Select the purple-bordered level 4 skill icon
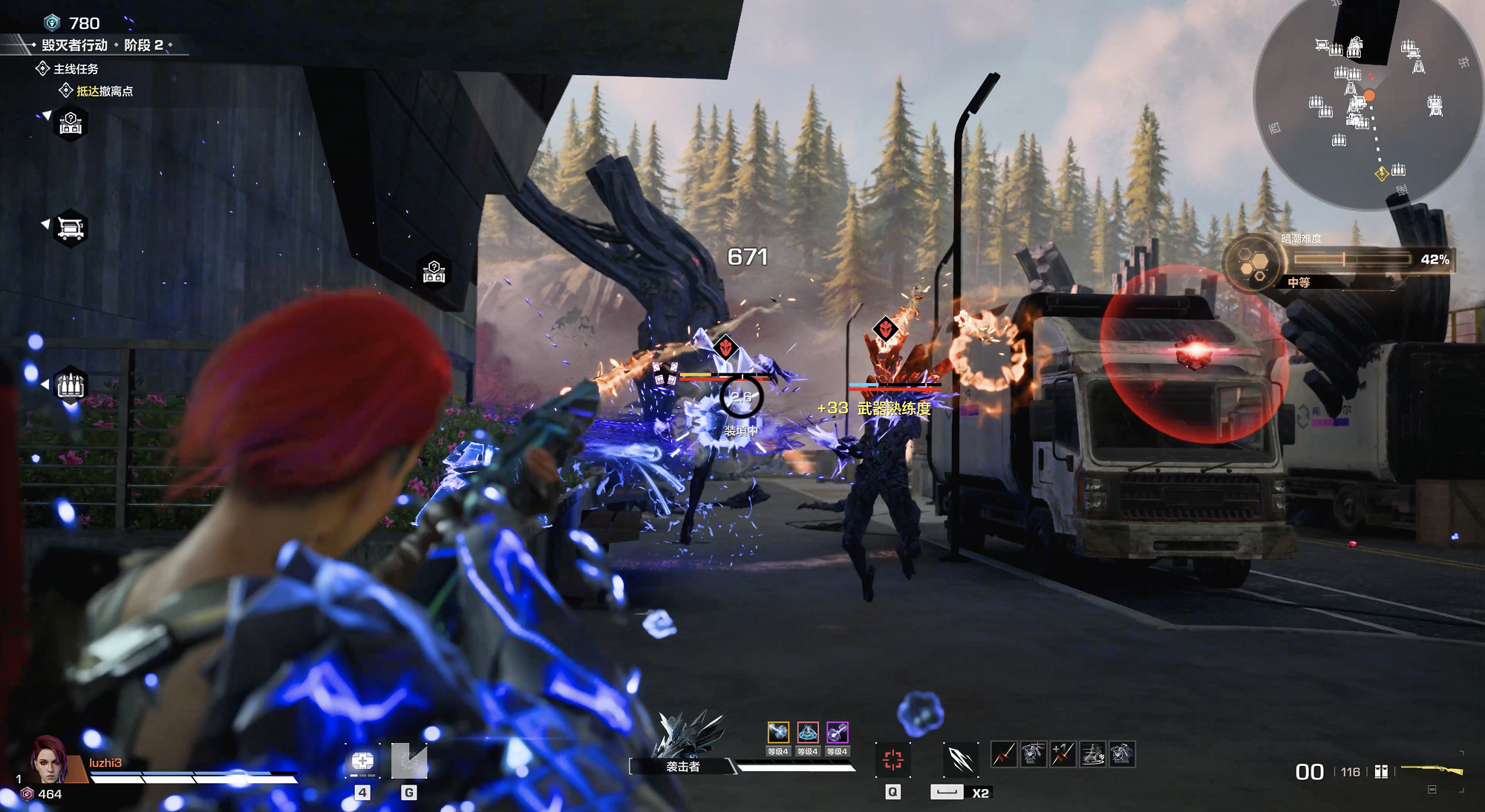The height and width of the screenshot is (812, 1485). (837, 733)
